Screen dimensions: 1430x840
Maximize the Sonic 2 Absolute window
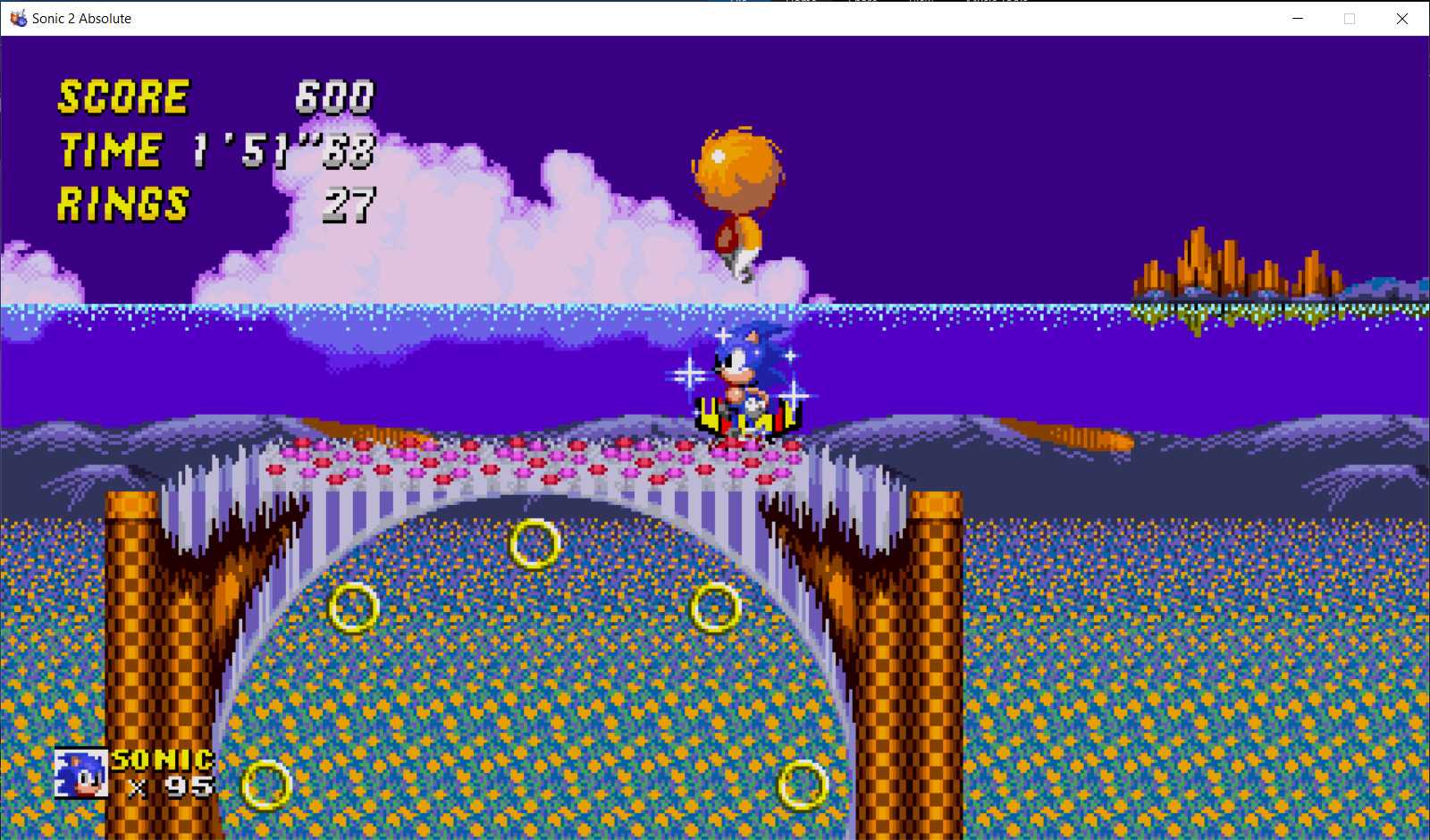click(x=1350, y=18)
